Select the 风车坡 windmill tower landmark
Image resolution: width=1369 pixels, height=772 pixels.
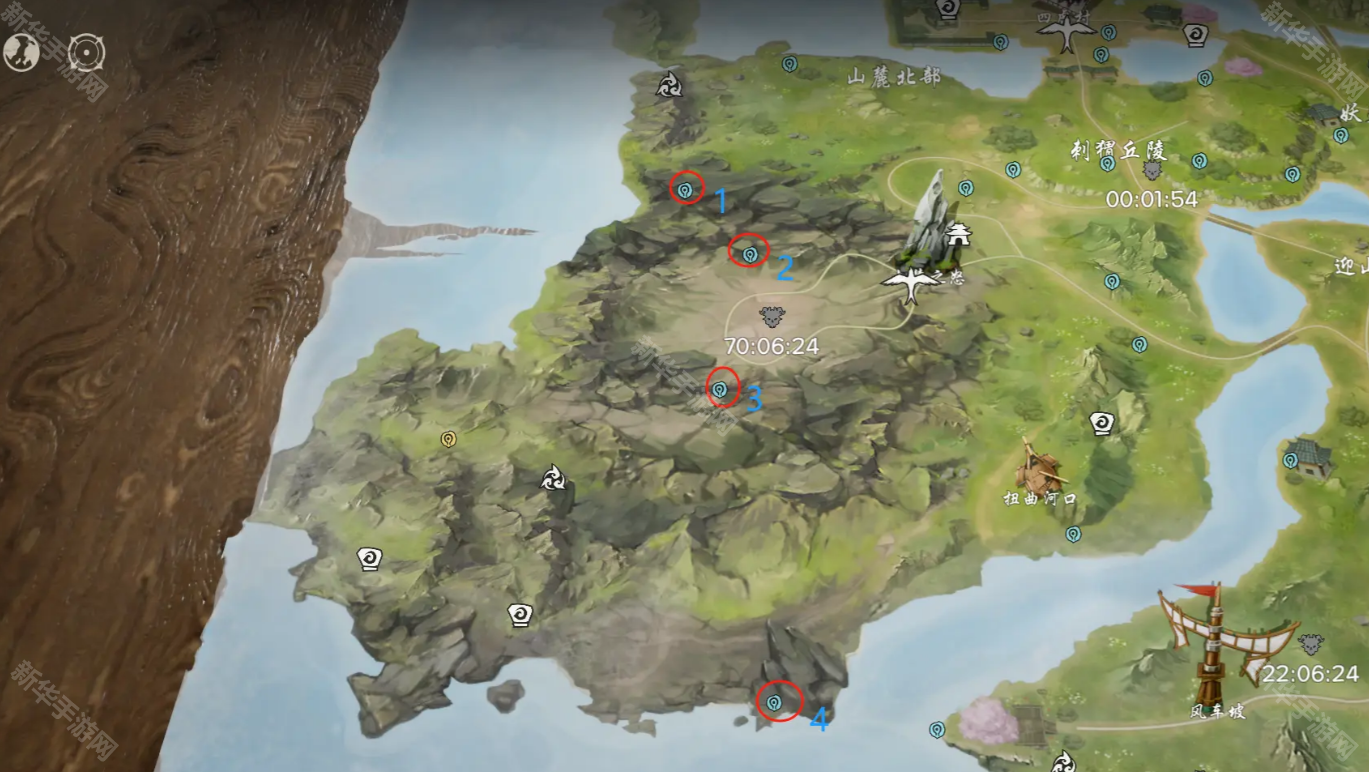pos(1214,640)
